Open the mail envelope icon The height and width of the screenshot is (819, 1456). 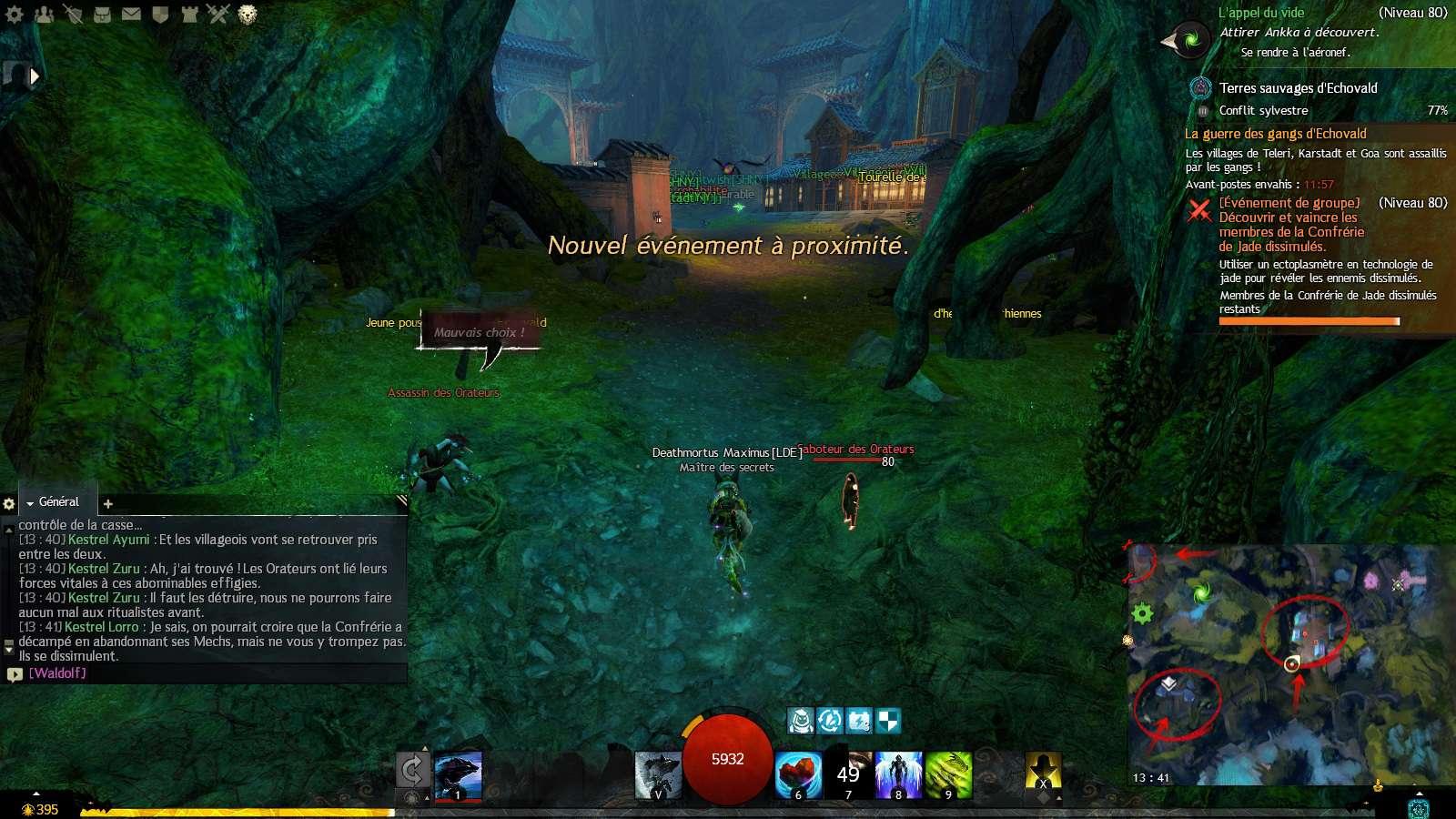pyautogui.click(x=131, y=15)
